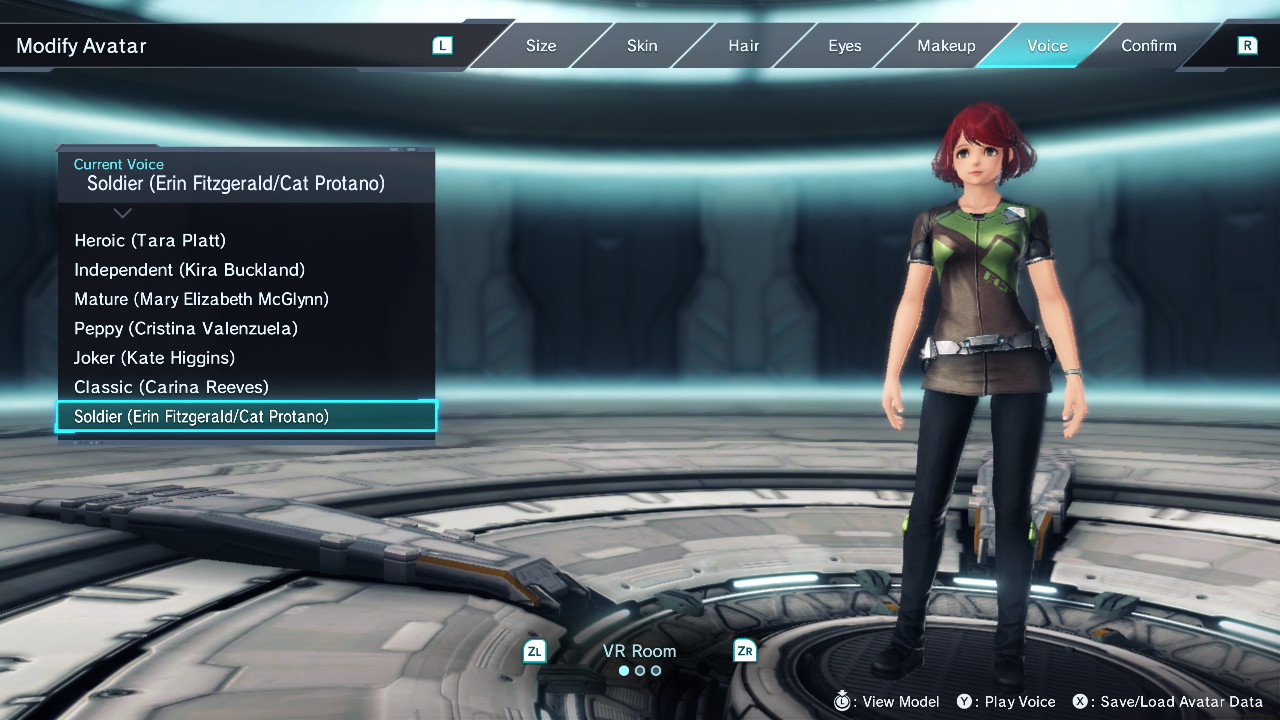This screenshot has width=1280, height=720.
Task: Select the highlighted Soldier voice entry
Action: [x=246, y=417]
